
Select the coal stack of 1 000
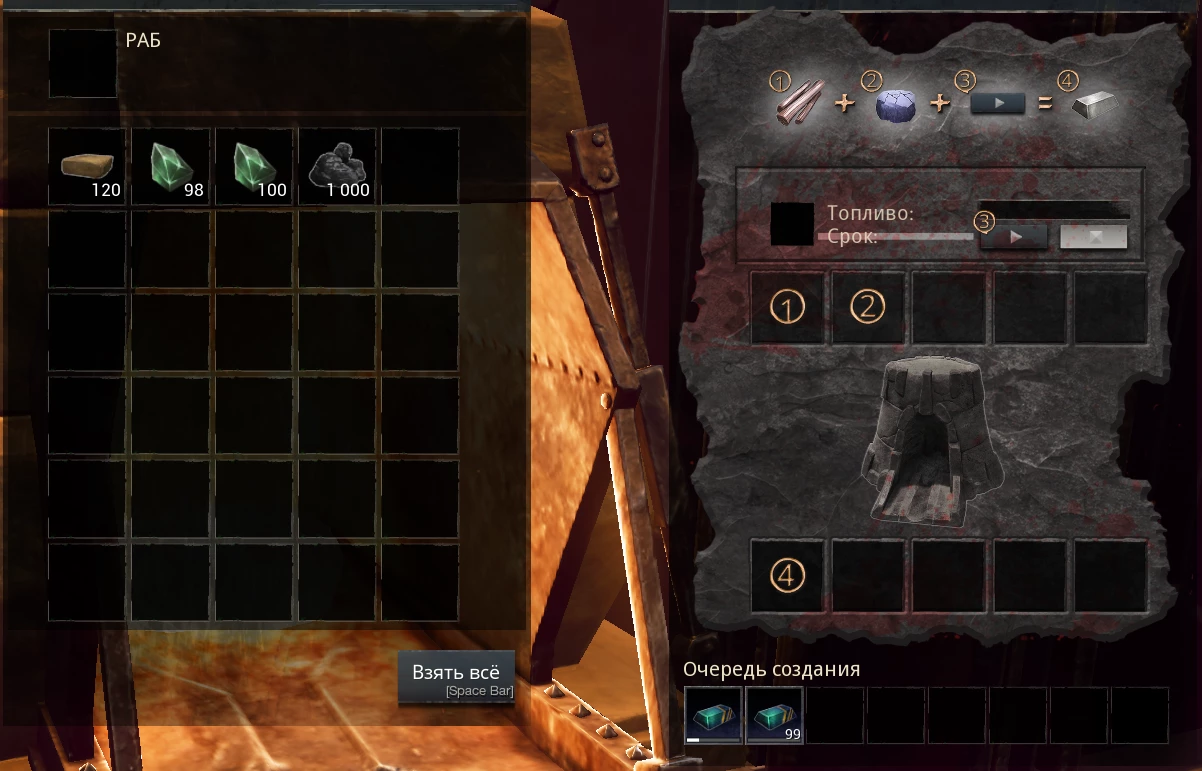point(337,166)
